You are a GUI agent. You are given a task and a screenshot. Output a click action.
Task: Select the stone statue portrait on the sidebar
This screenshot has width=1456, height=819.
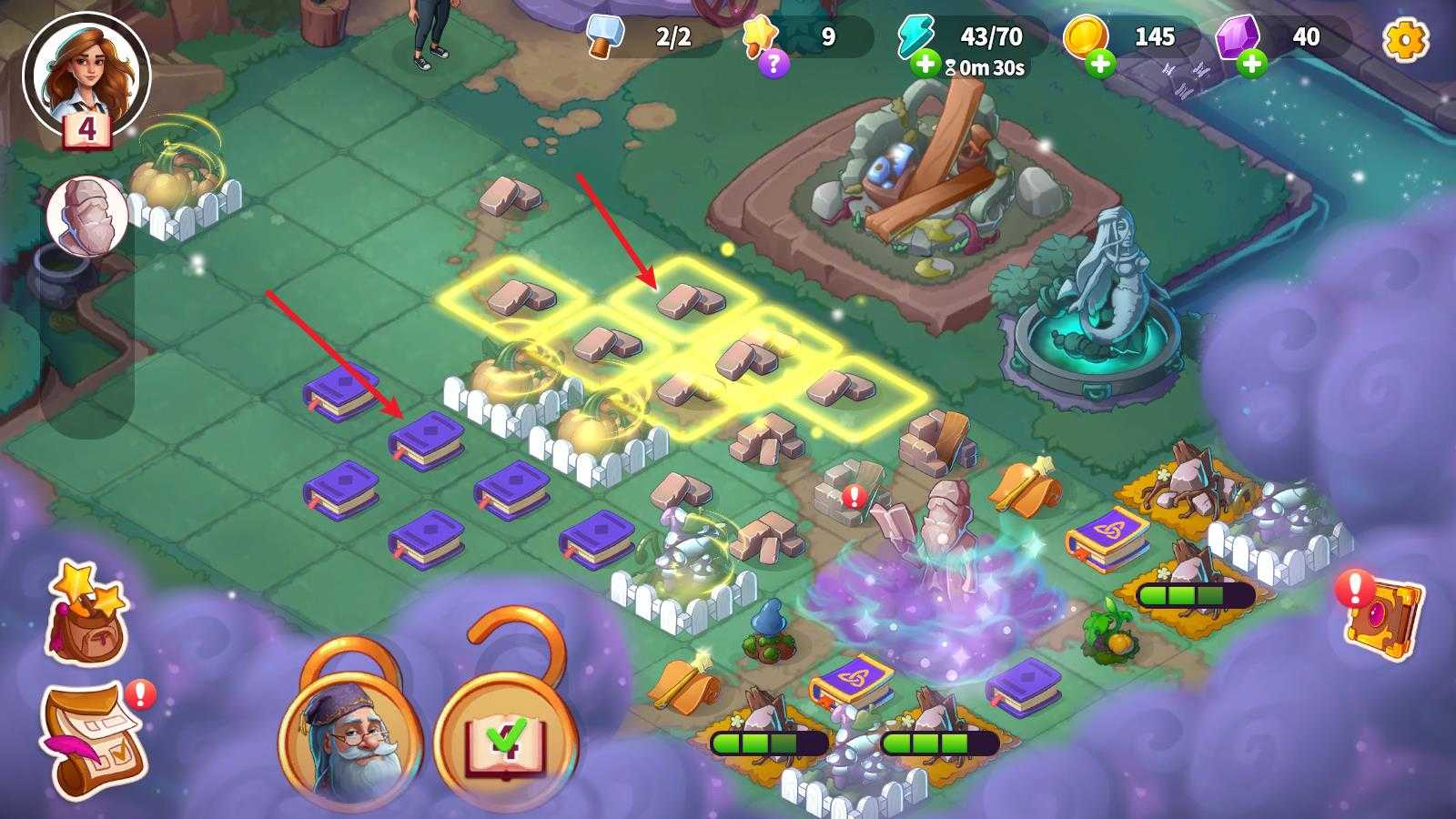pos(87,217)
